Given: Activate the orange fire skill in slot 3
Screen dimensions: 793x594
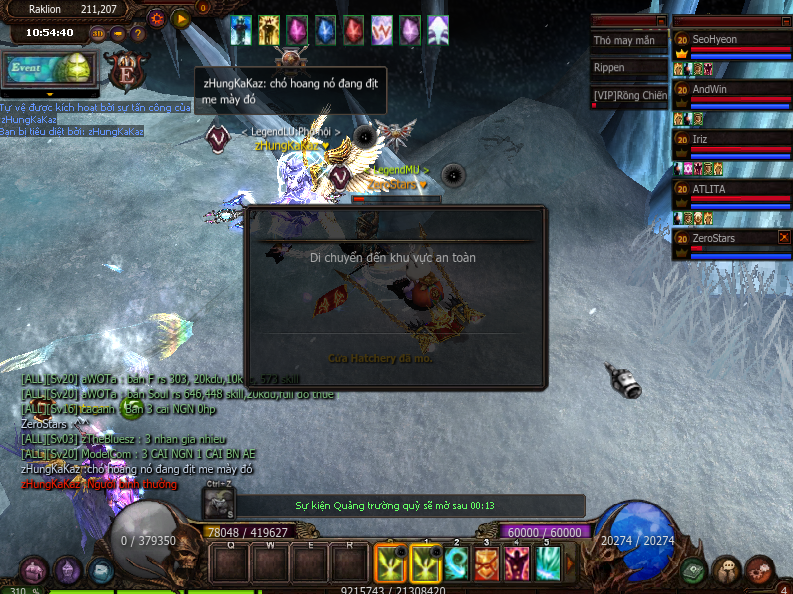Looking at the screenshot, I should [487, 564].
